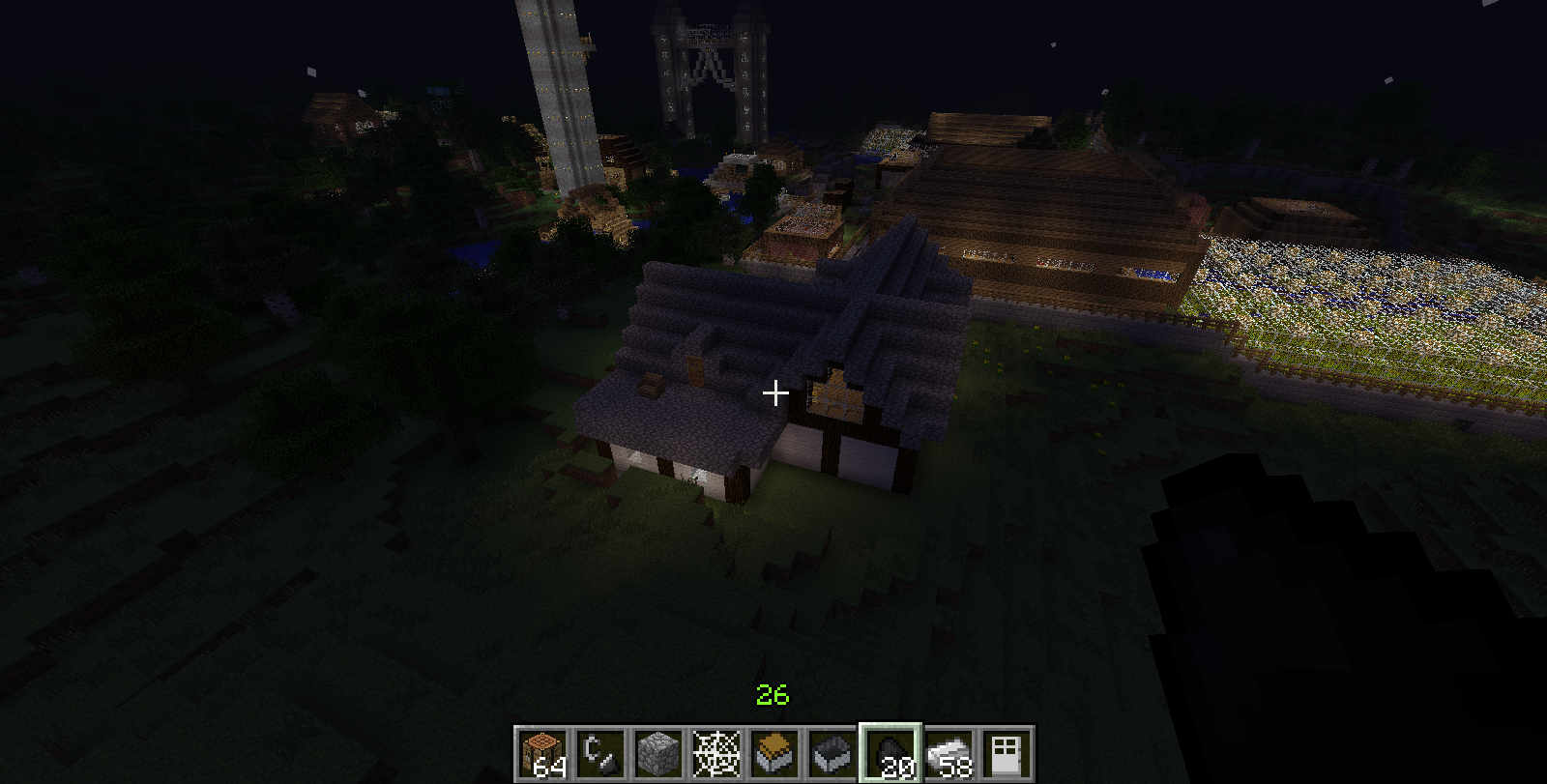
Task: Choose the iron door slot
Action: coord(1007,753)
